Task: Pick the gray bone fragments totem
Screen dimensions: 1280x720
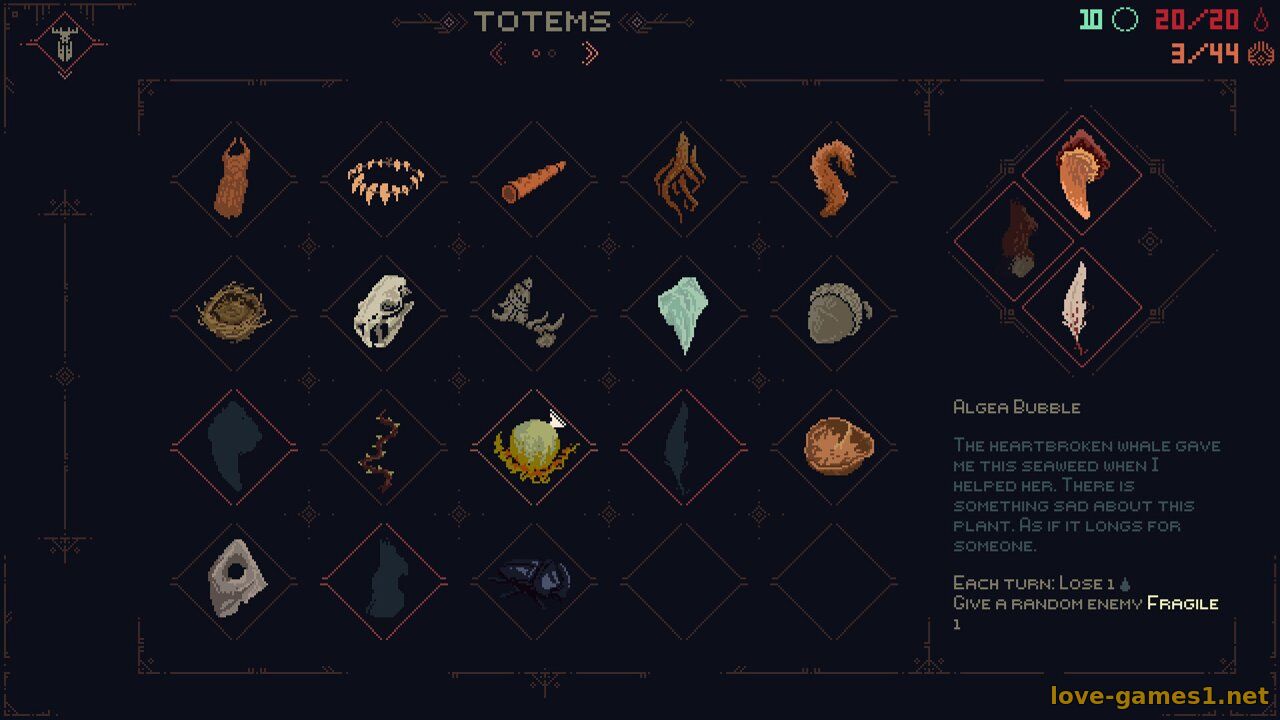Action: click(534, 313)
